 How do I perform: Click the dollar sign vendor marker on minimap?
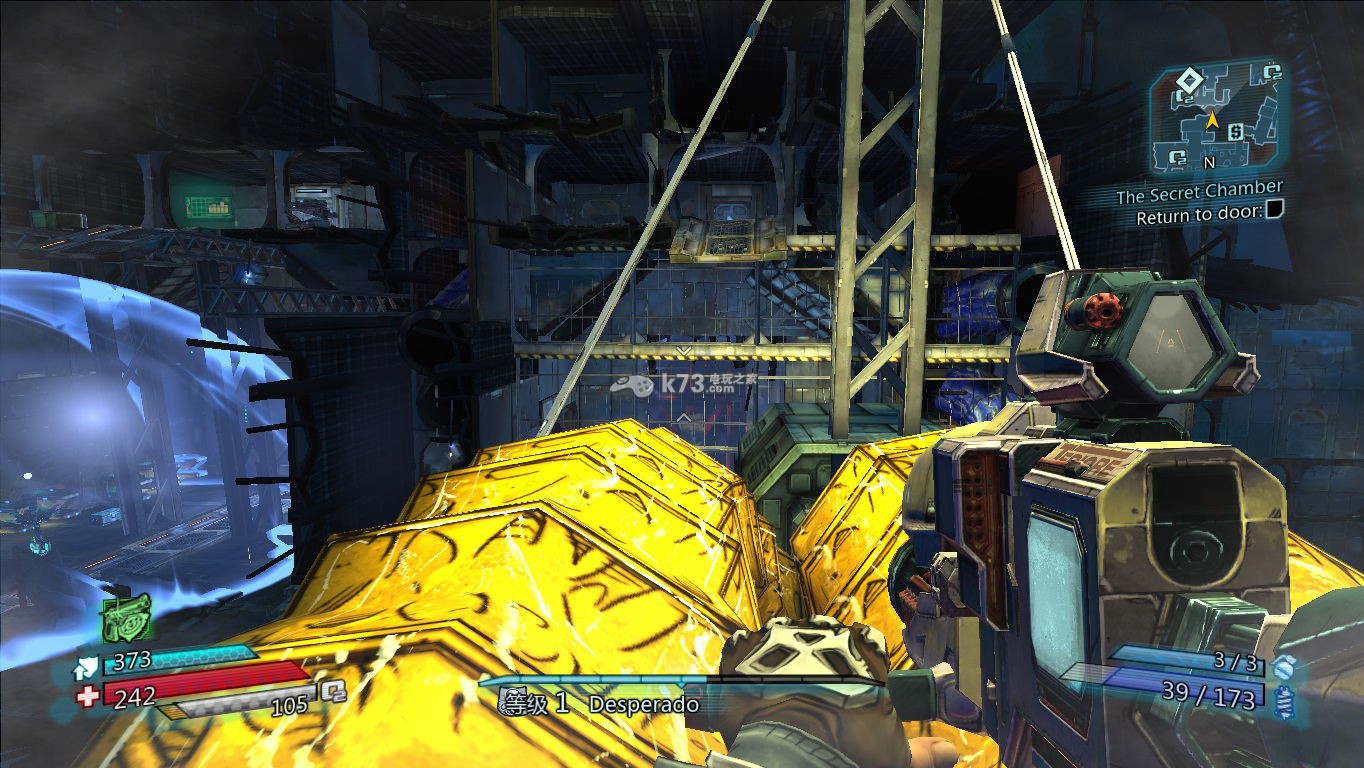(x=1236, y=132)
